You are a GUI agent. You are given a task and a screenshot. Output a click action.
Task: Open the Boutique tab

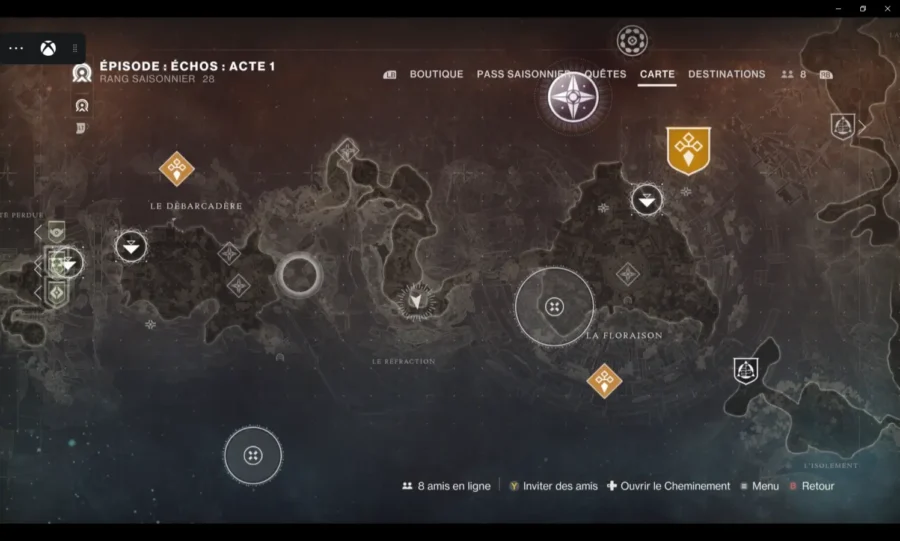click(436, 74)
